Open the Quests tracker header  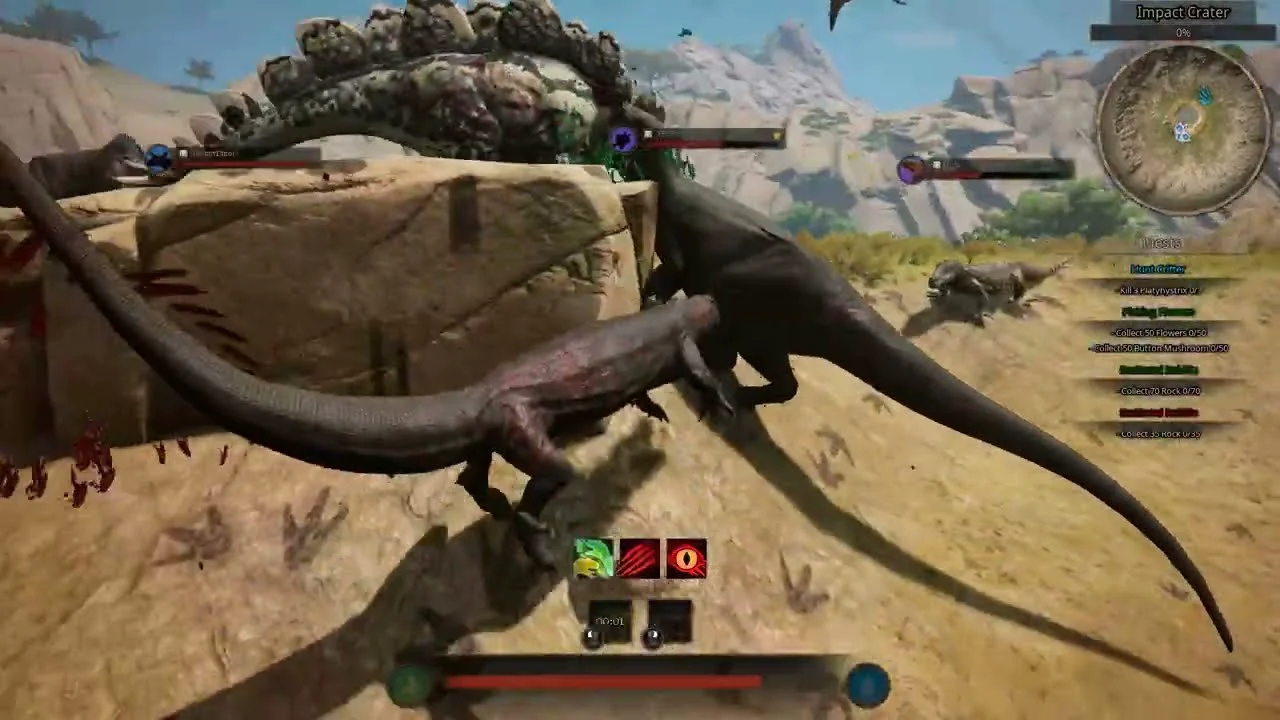point(1160,244)
